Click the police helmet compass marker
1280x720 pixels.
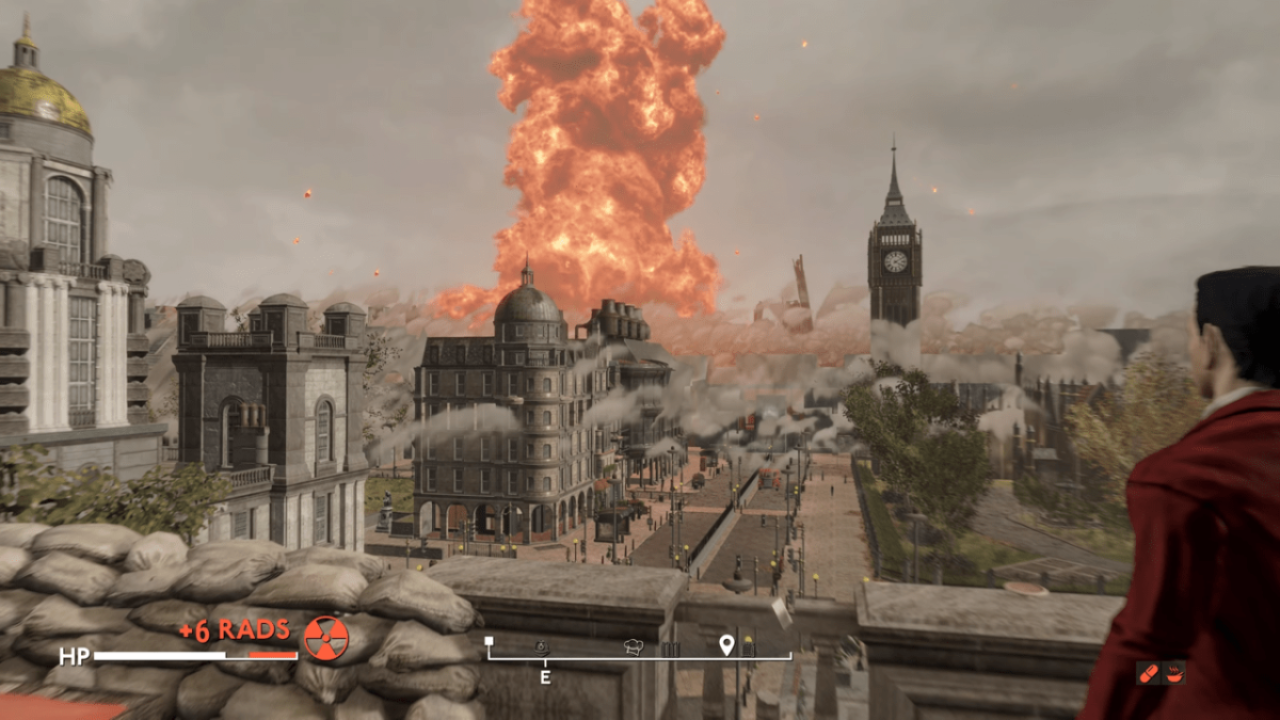coord(541,648)
